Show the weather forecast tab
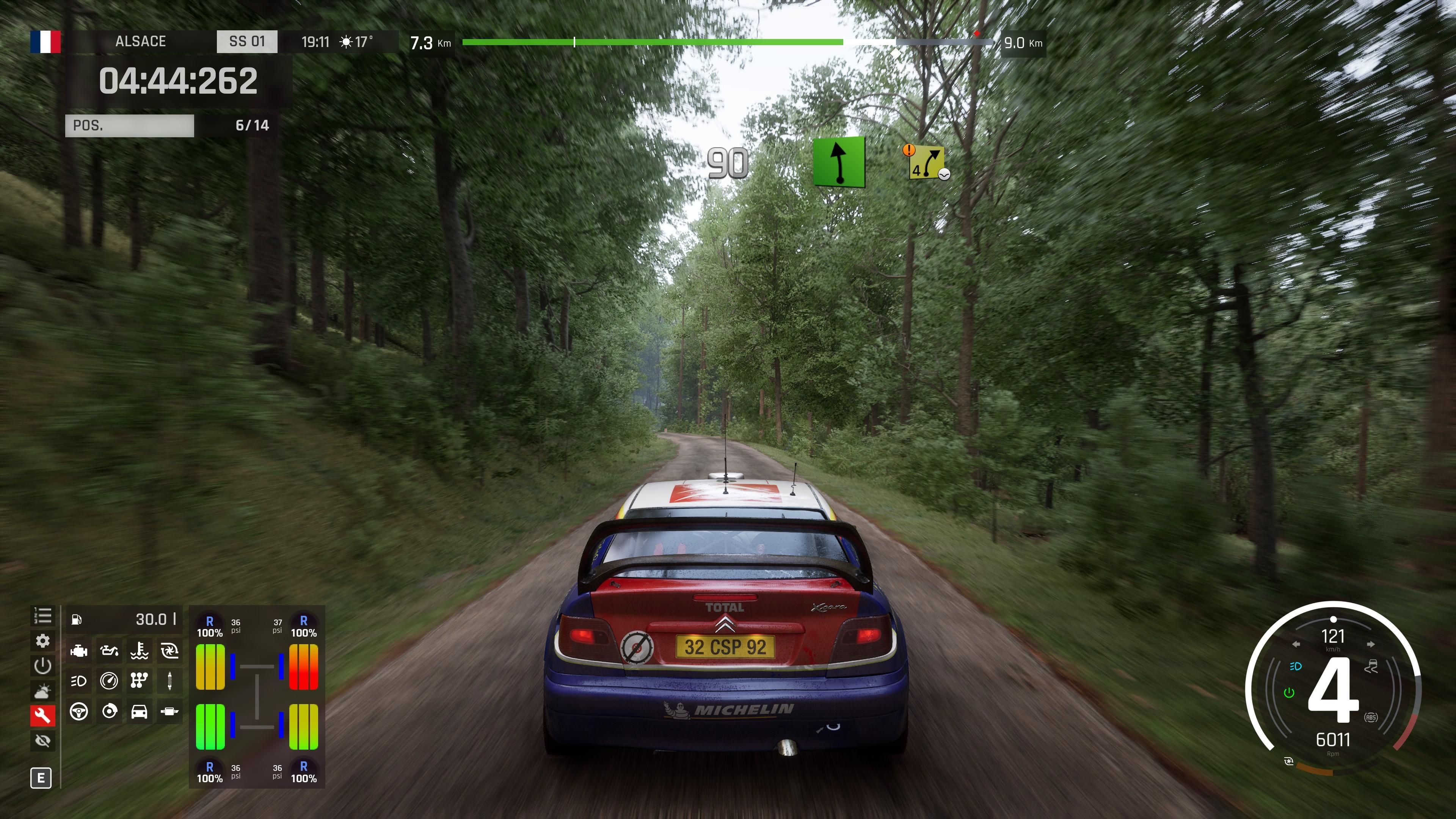Image resolution: width=1456 pixels, height=819 pixels. 42,691
